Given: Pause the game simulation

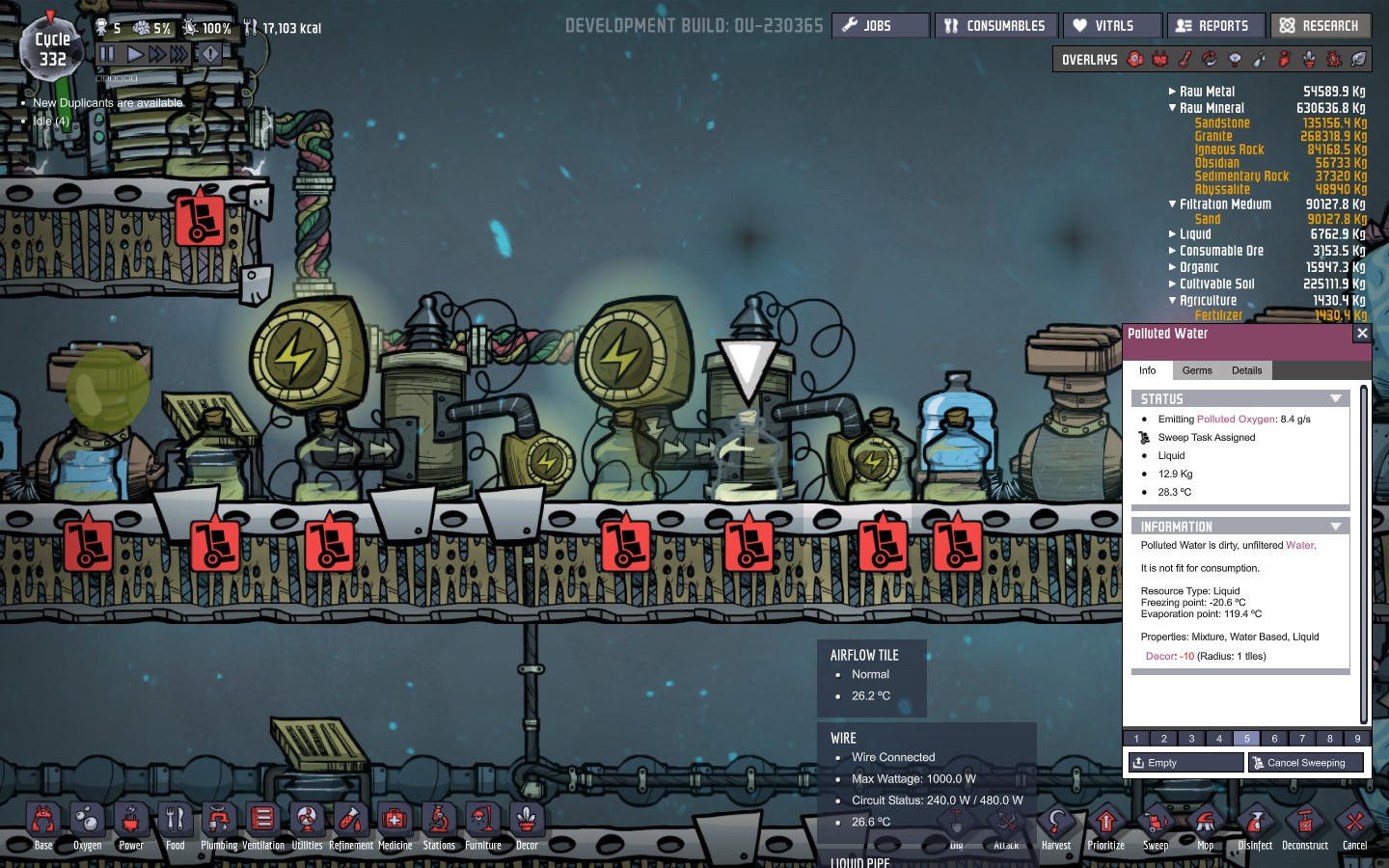Looking at the screenshot, I should 108,54.
